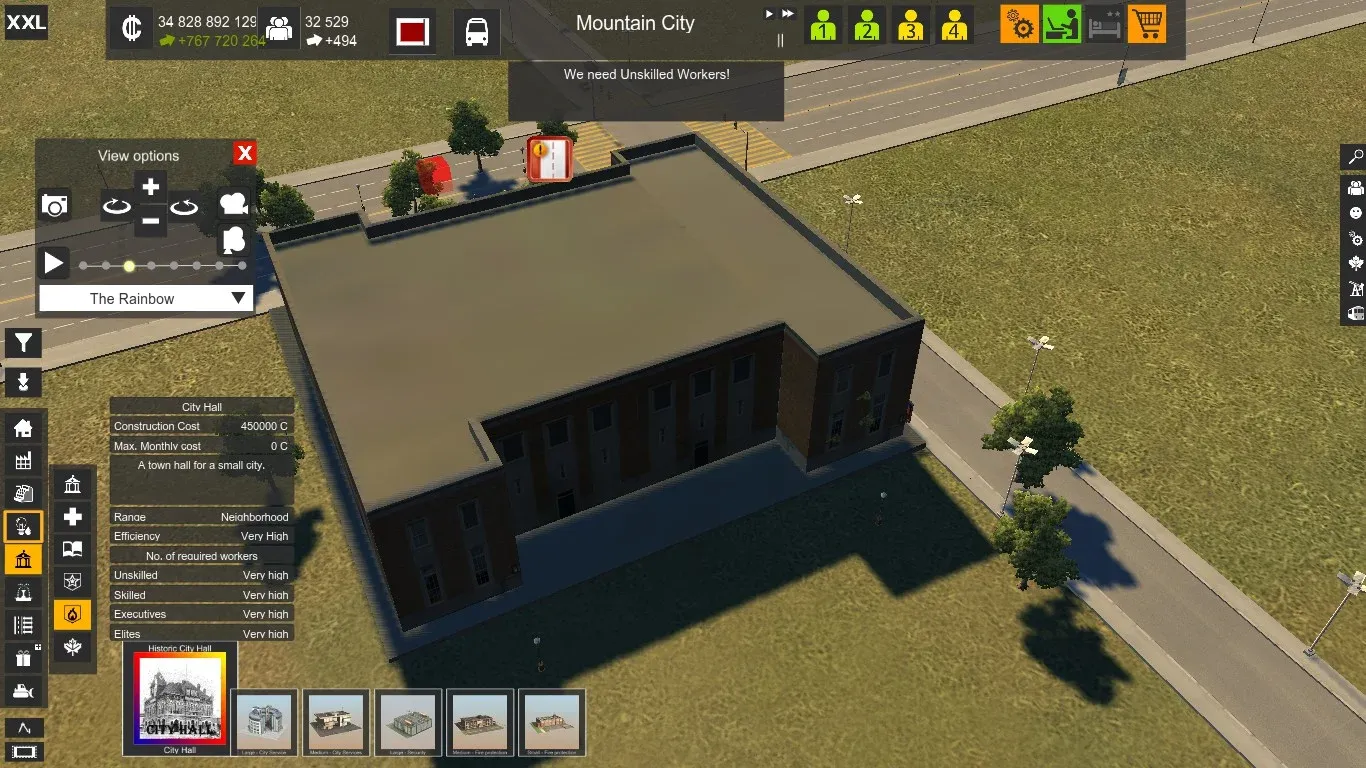Select the Large Security building thumbnail
The width and height of the screenshot is (1366, 768).
click(408, 722)
